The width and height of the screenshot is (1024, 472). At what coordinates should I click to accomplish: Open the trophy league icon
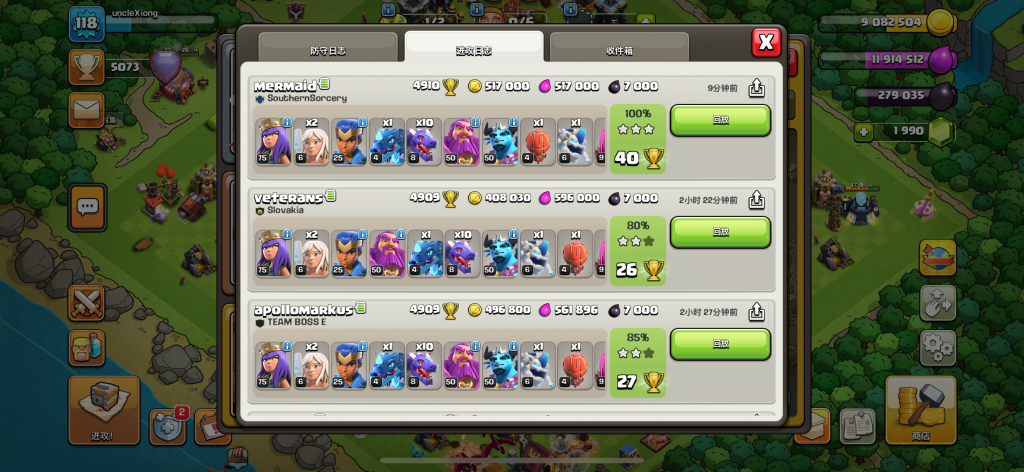click(x=87, y=66)
